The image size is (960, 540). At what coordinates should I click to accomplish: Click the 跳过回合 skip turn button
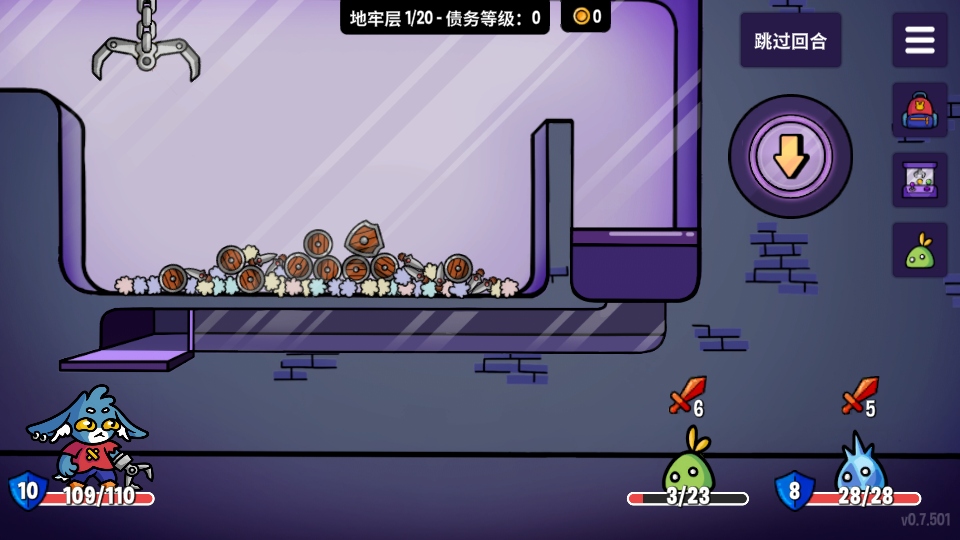(790, 41)
